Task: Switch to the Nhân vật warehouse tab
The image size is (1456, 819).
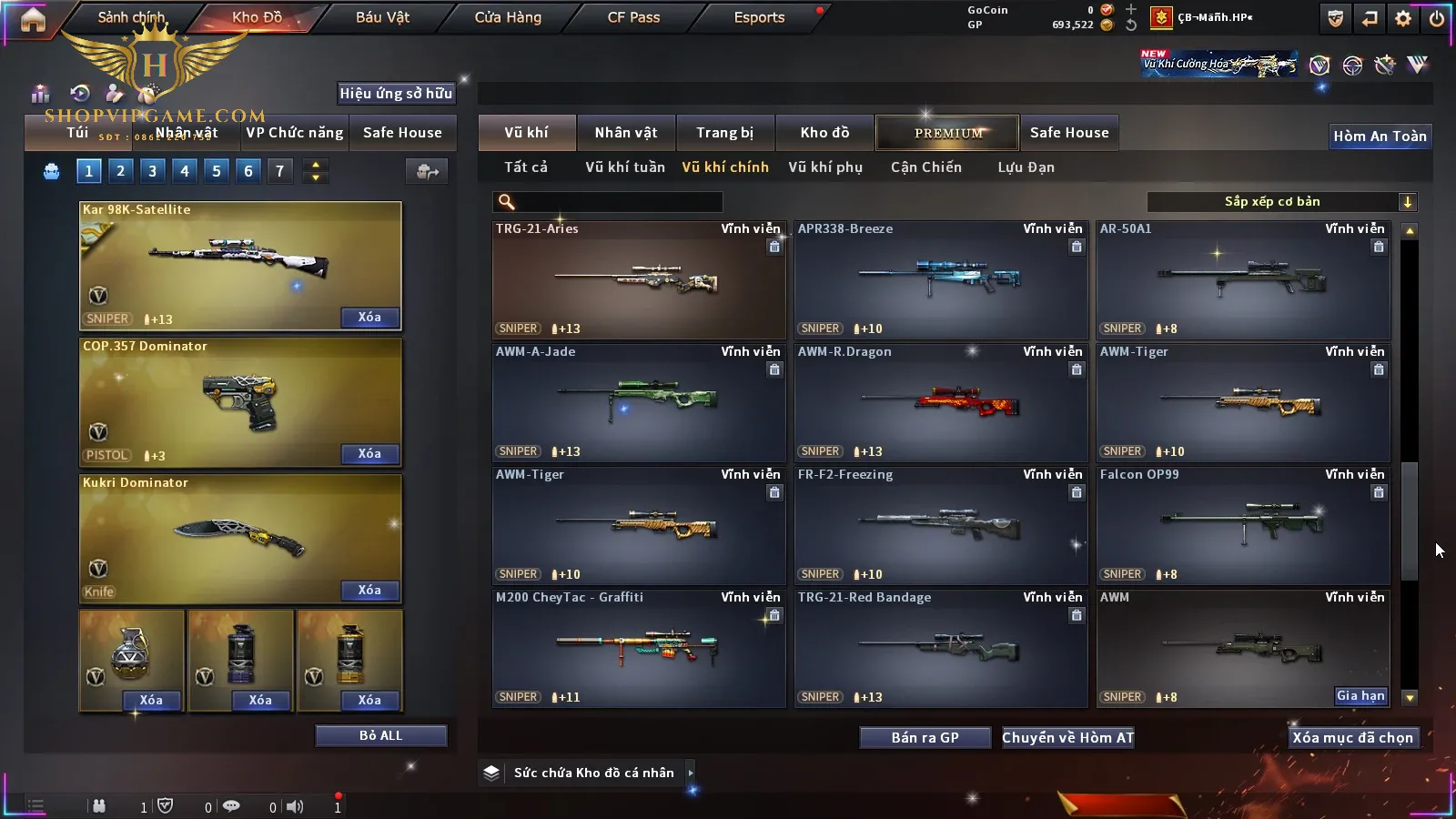Action: [x=625, y=133]
